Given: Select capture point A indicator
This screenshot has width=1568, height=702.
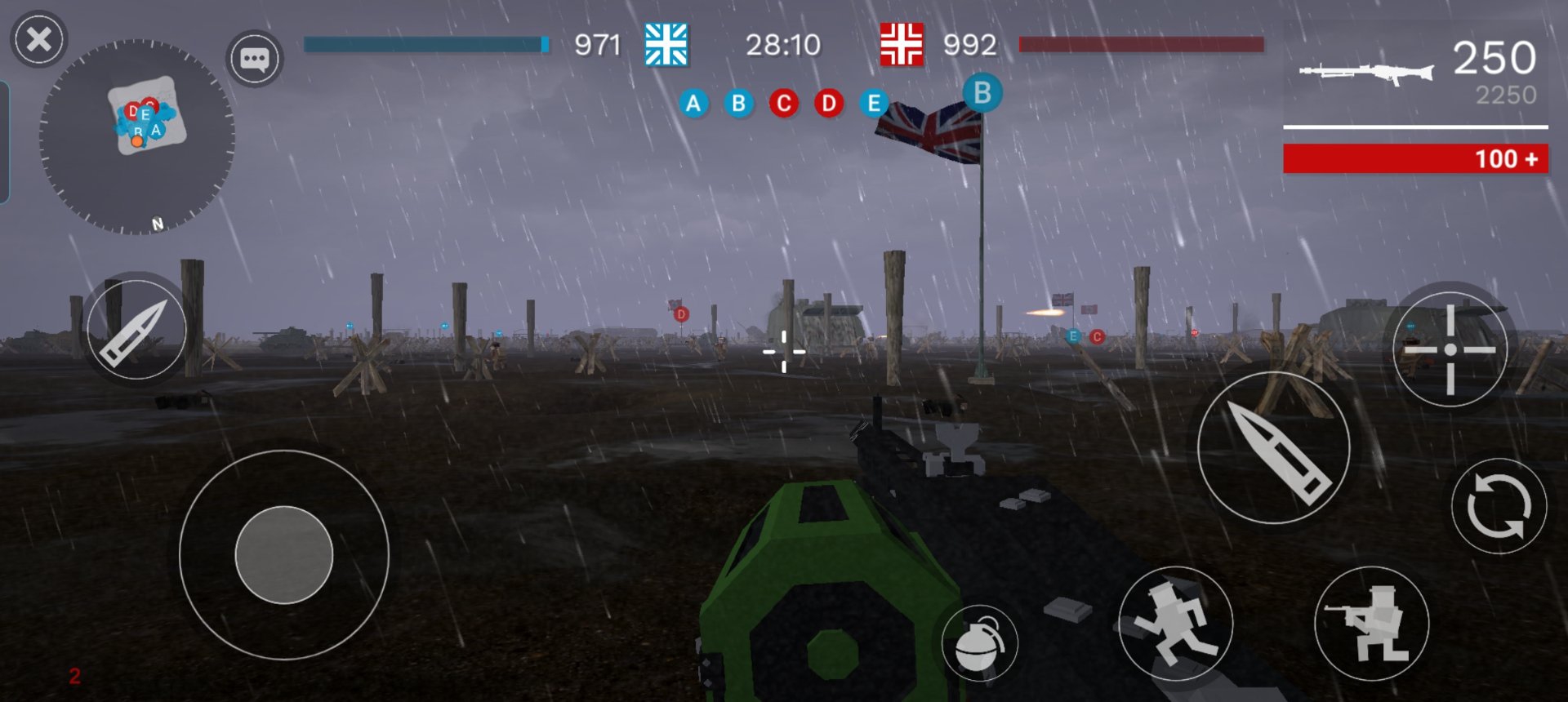Looking at the screenshot, I should click(x=693, y=104).
